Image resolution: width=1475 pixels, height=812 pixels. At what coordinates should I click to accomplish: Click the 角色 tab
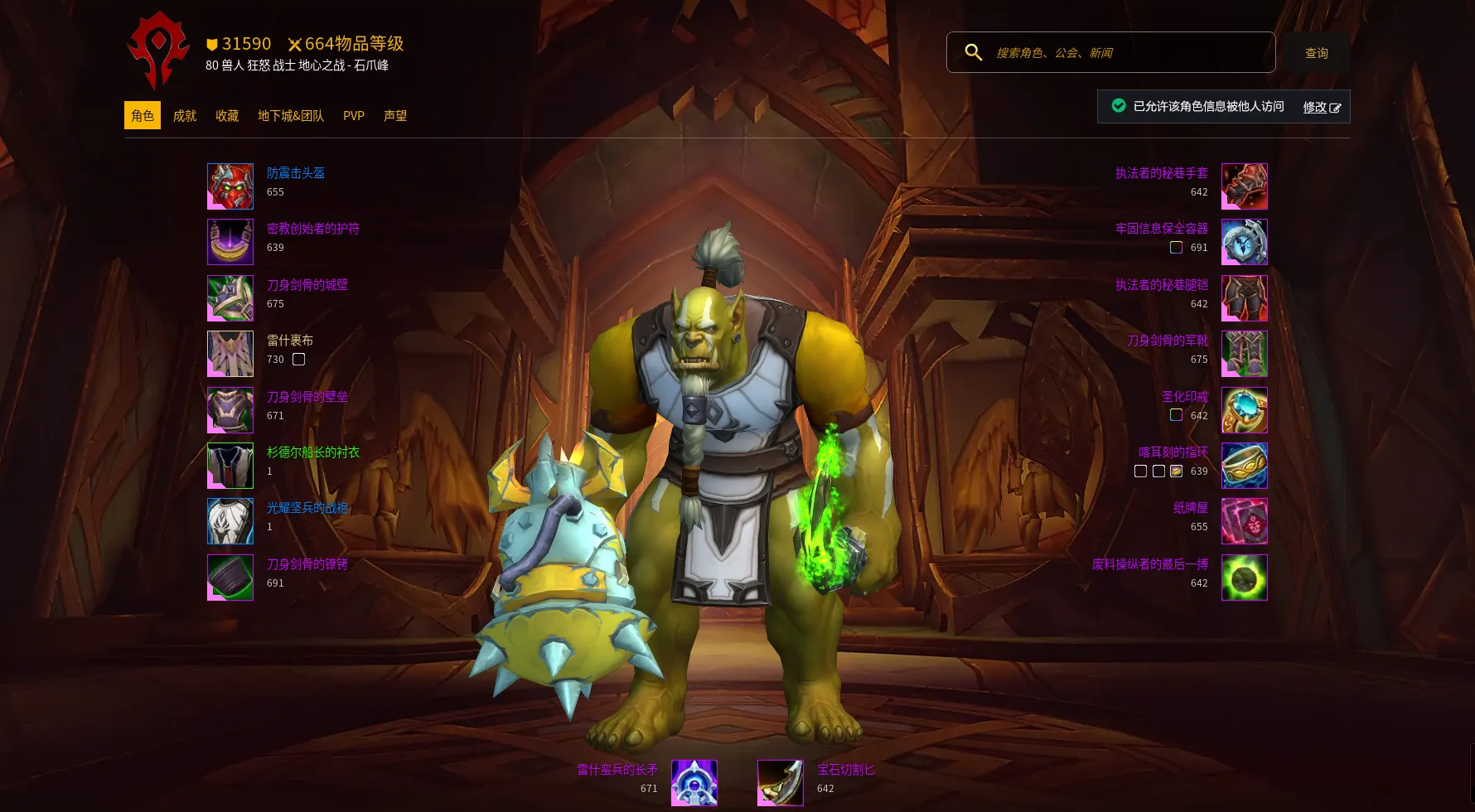click(143, 116)
